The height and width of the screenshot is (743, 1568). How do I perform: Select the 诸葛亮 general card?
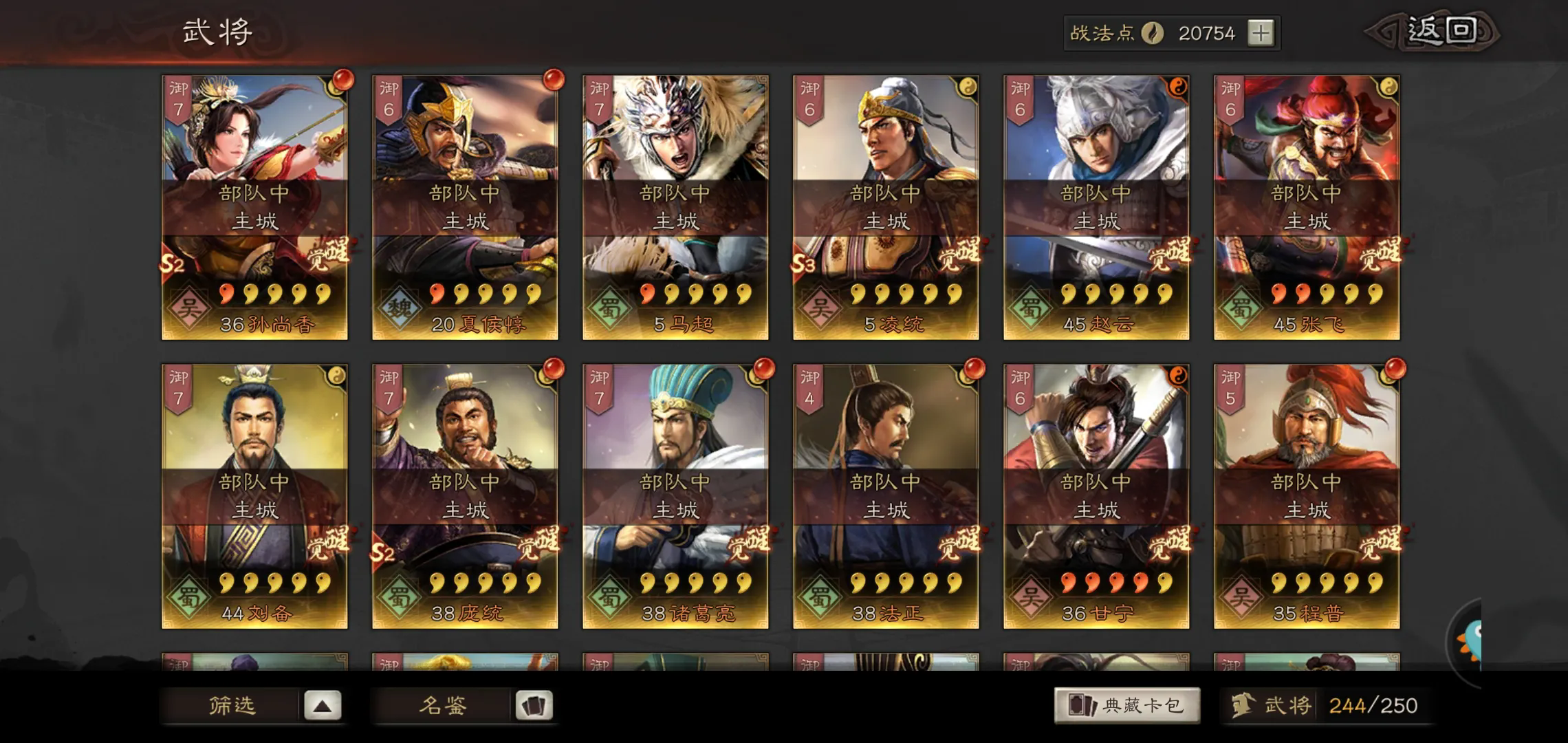tap(675, 495)
